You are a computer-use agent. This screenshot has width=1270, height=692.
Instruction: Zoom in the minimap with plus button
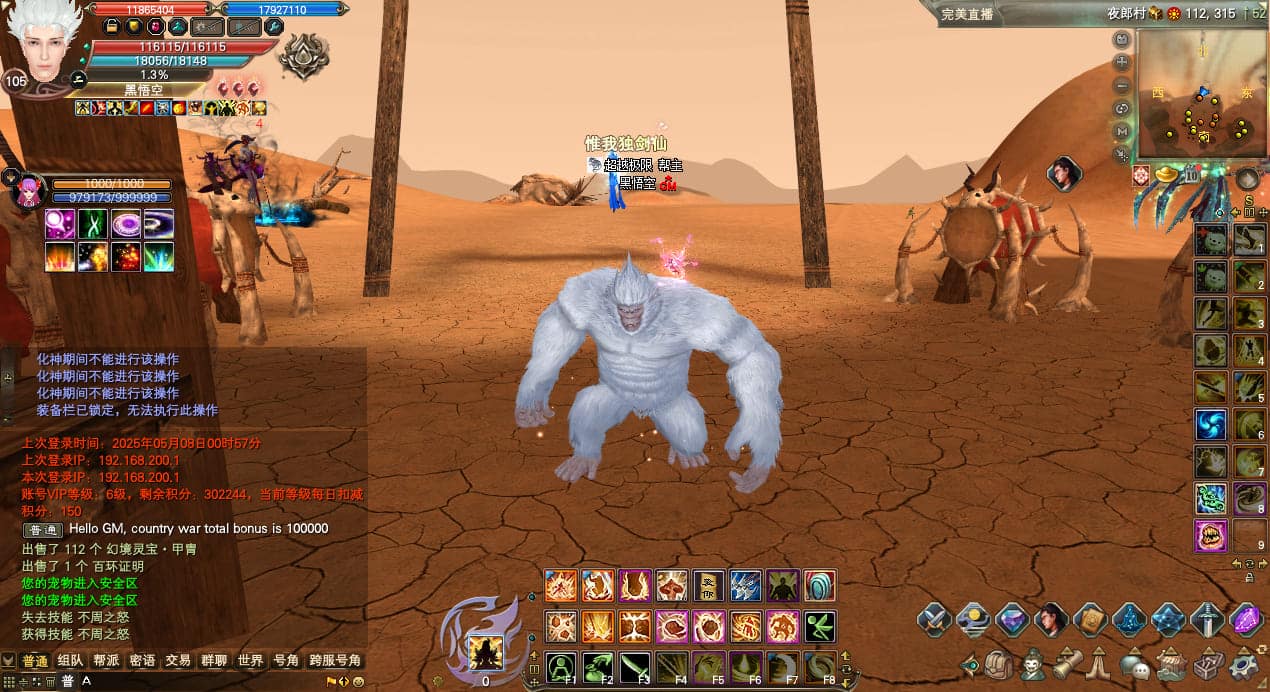point(1122,62)
